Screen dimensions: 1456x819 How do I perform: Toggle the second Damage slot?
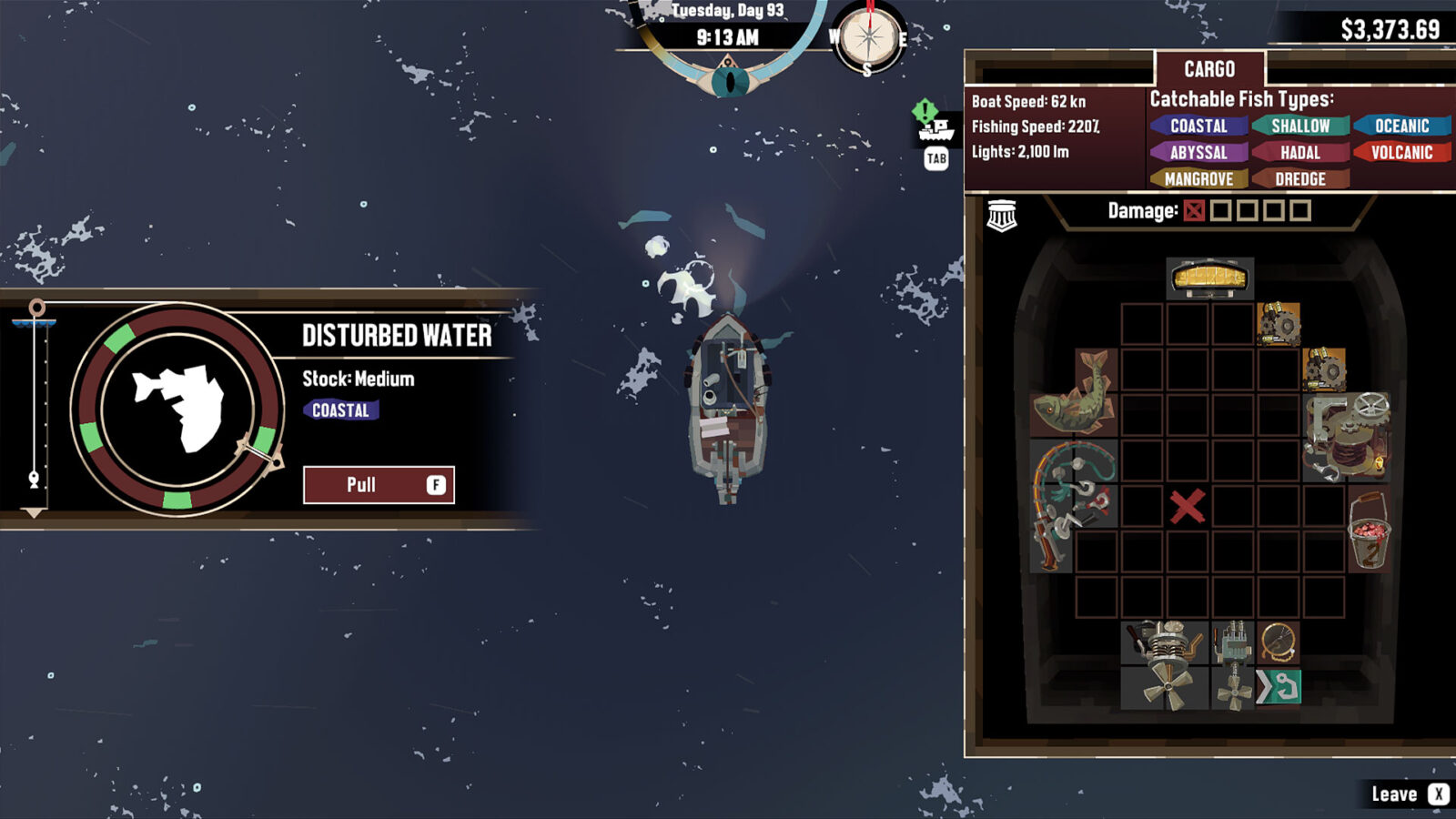tap(1220, 211)
